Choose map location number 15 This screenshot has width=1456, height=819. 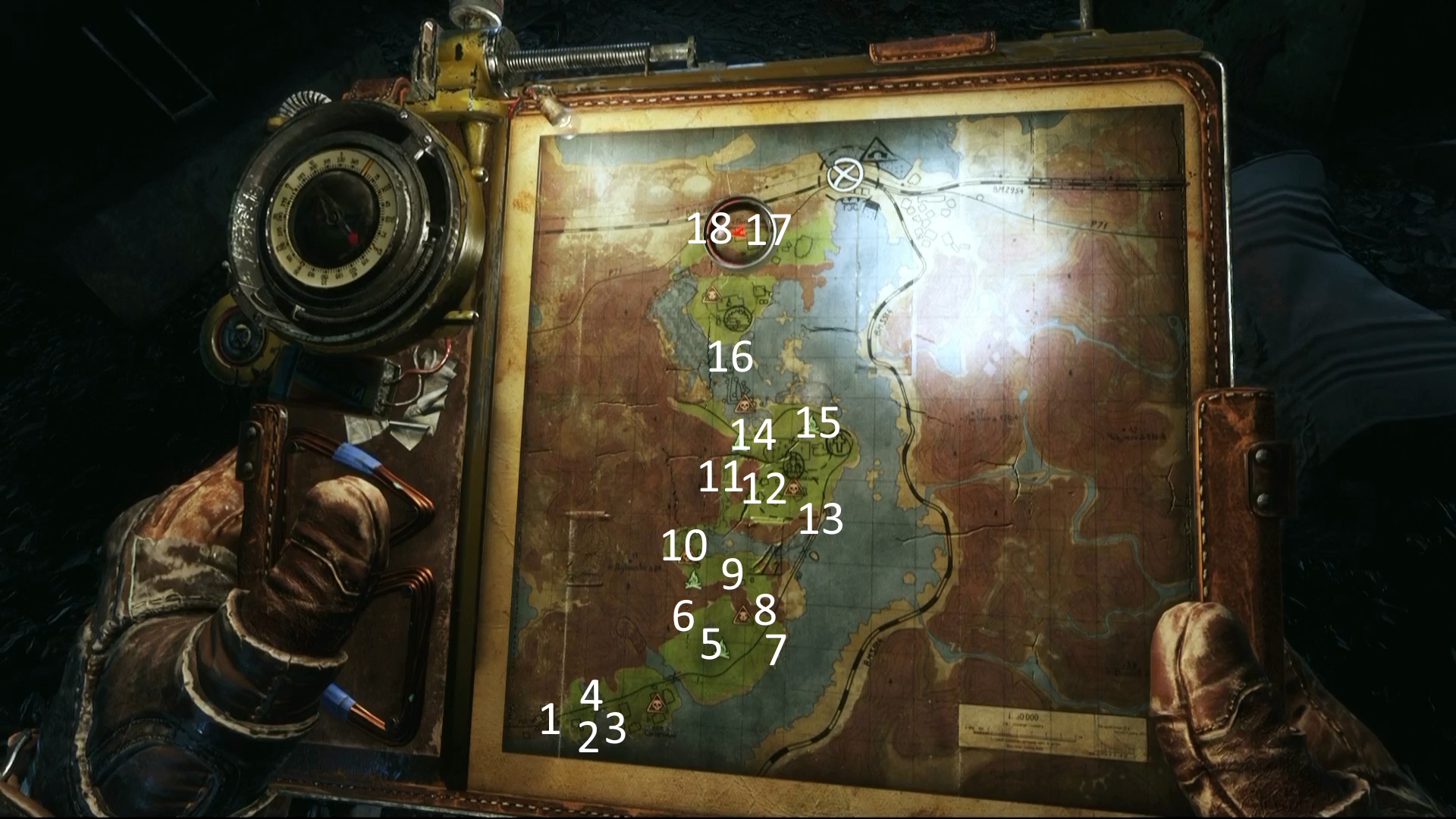[x=818, y=422]
